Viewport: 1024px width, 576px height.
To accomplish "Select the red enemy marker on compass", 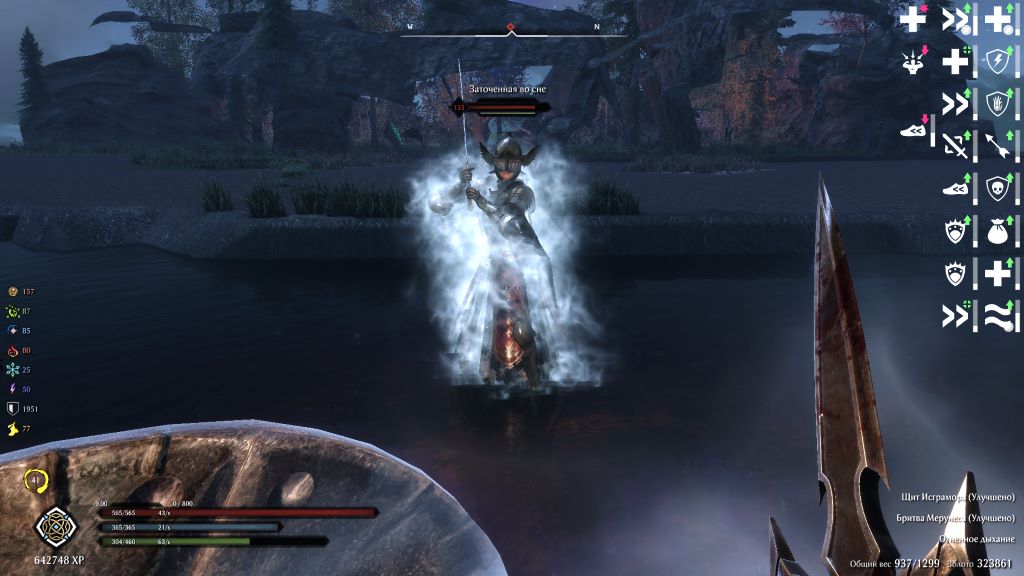I will coord(511,27).
